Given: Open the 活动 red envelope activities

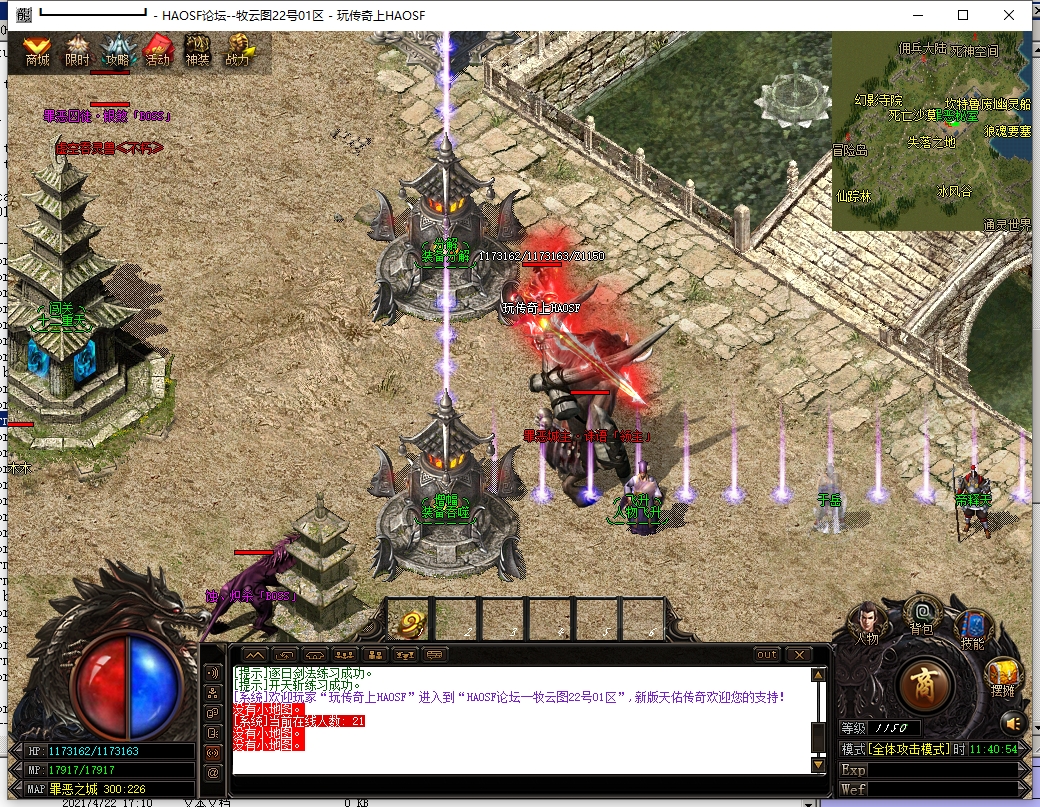Looking at the screenshot, I should tap(158, 51).
